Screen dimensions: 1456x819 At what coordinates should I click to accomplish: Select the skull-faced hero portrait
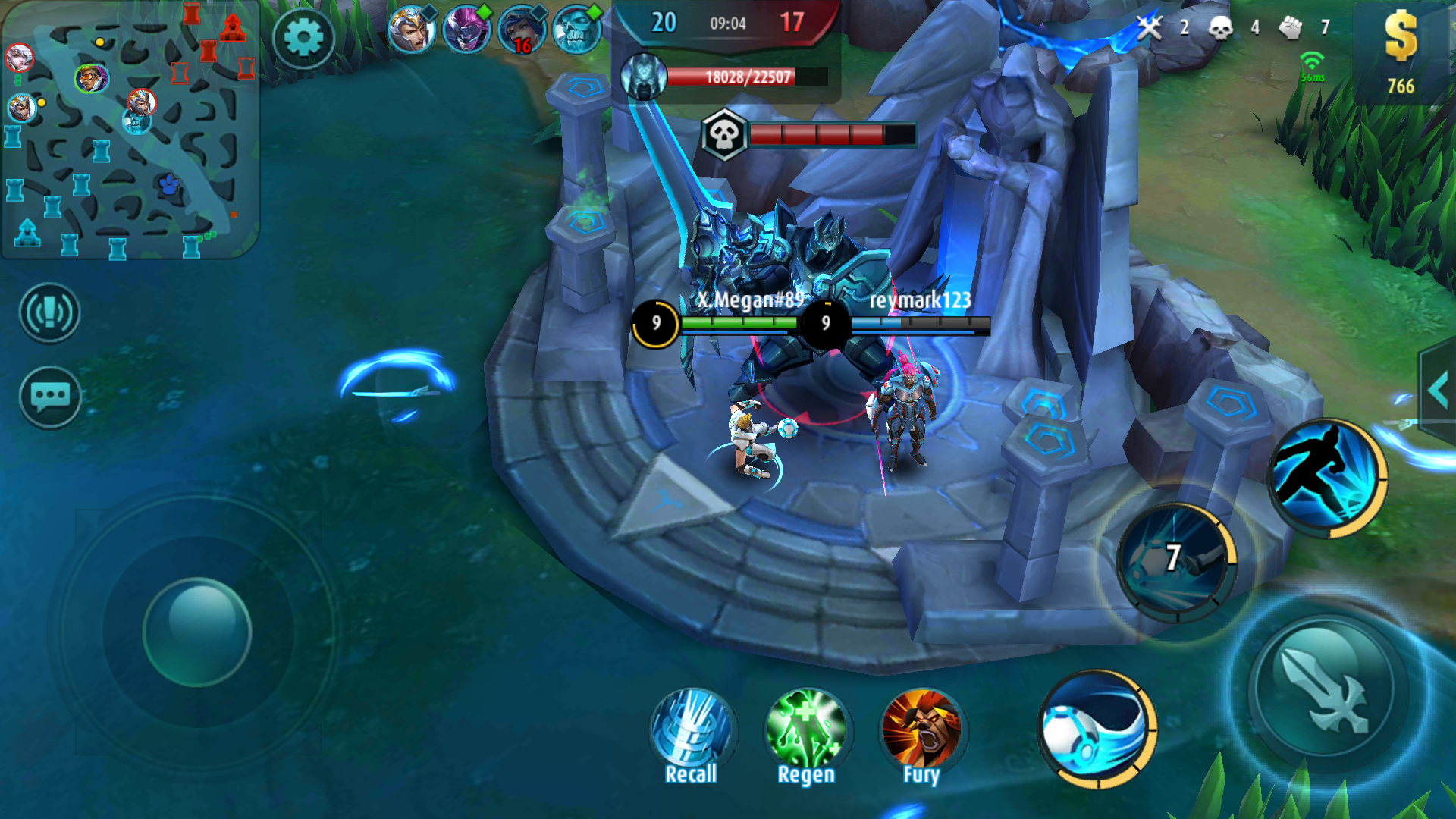(x=576, y=30)
